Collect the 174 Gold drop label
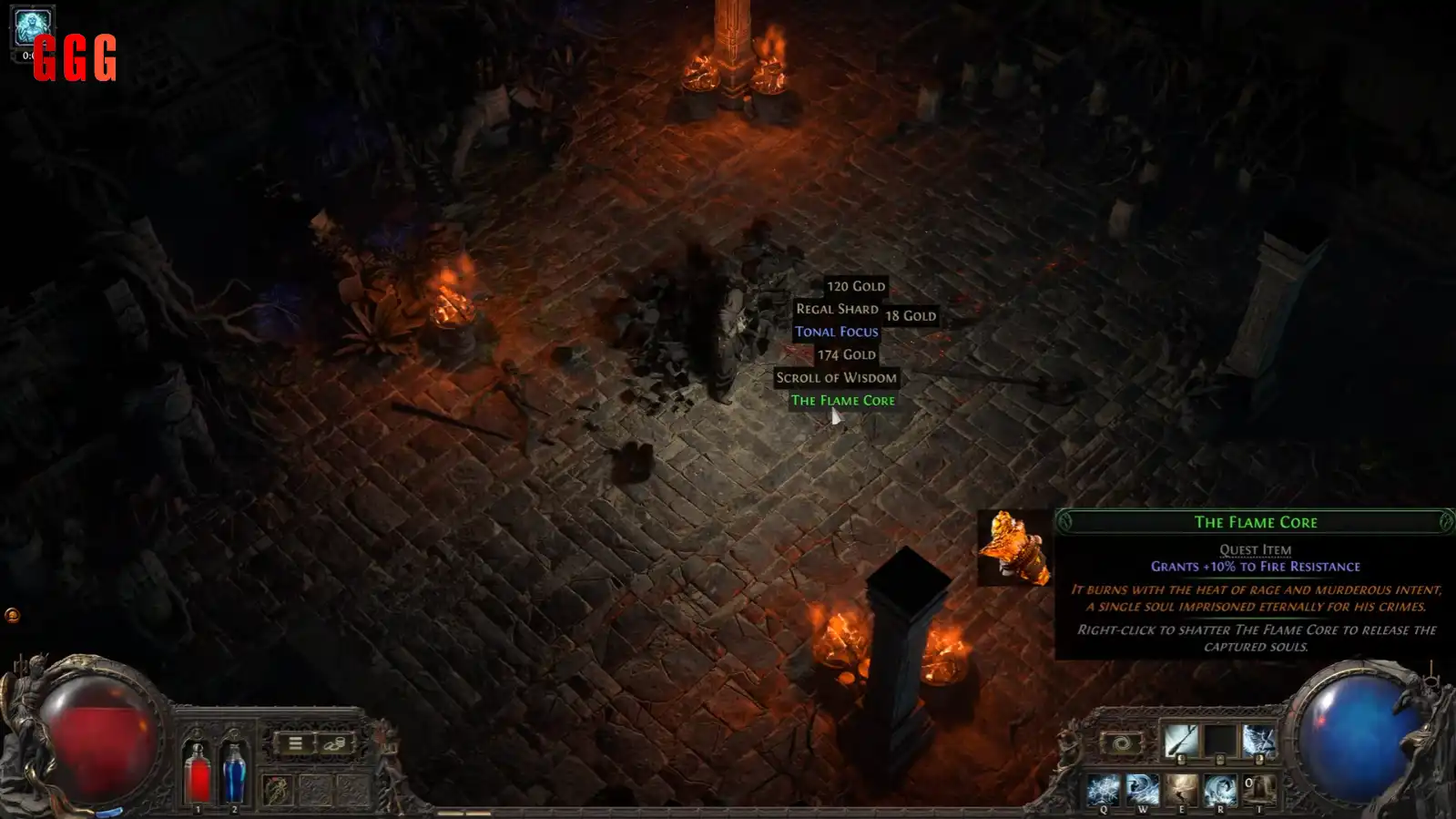 tap(846, 355)
